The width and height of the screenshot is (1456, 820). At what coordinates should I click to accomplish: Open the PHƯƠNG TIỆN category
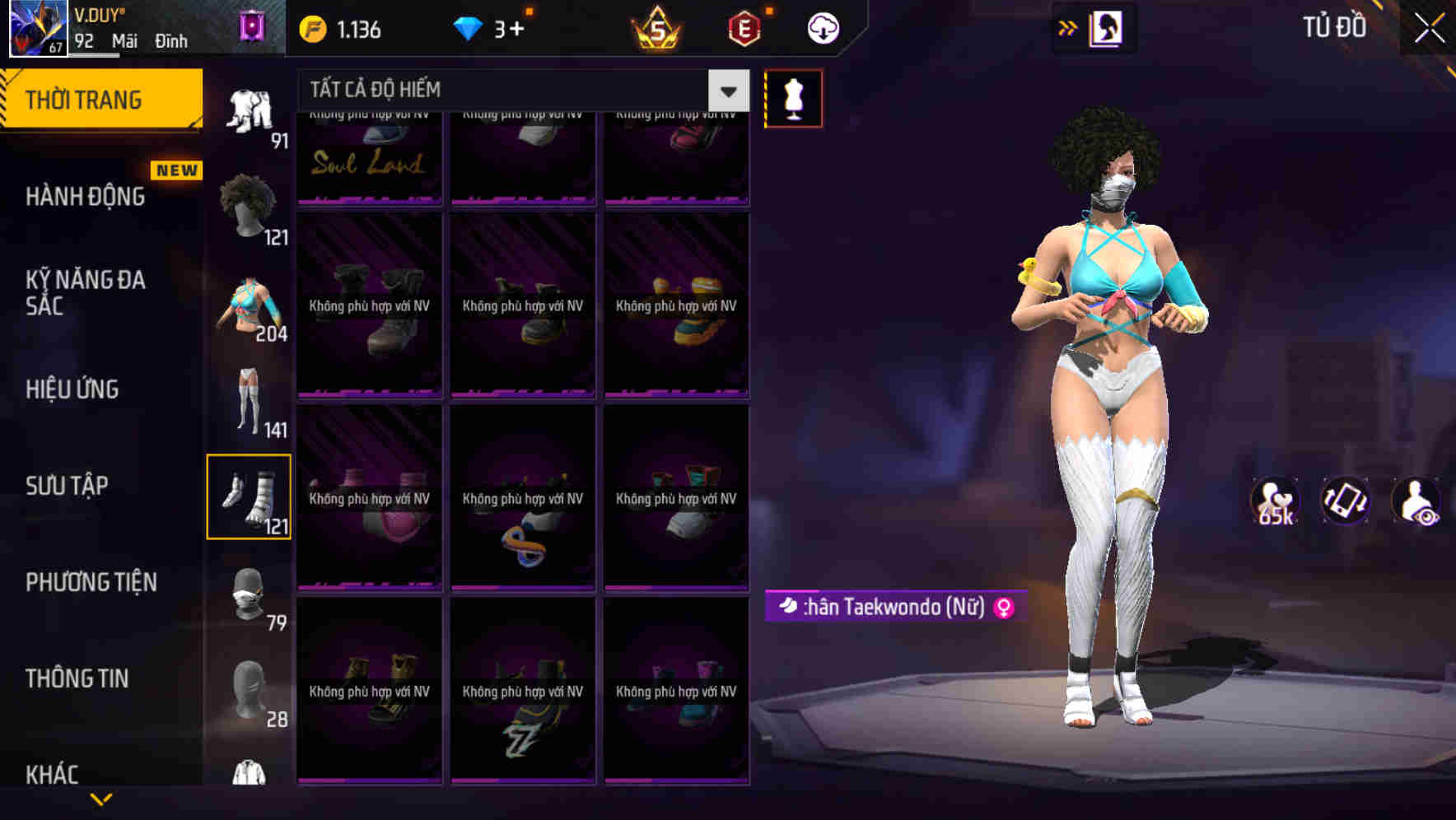(91, 582)
